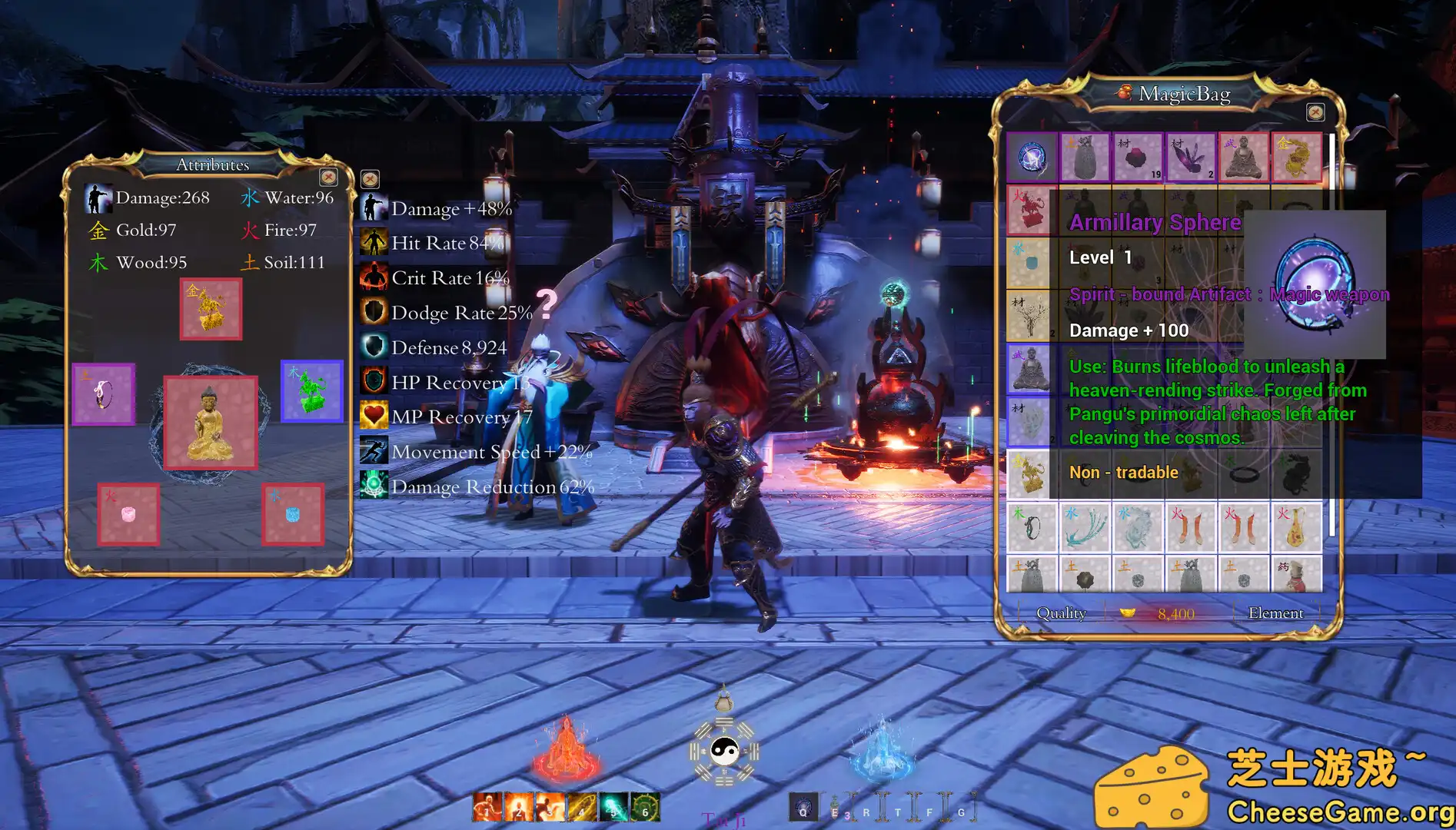
Task: Select the Armillary Sphere bag slot
Action: click(x=1032, y=158)
